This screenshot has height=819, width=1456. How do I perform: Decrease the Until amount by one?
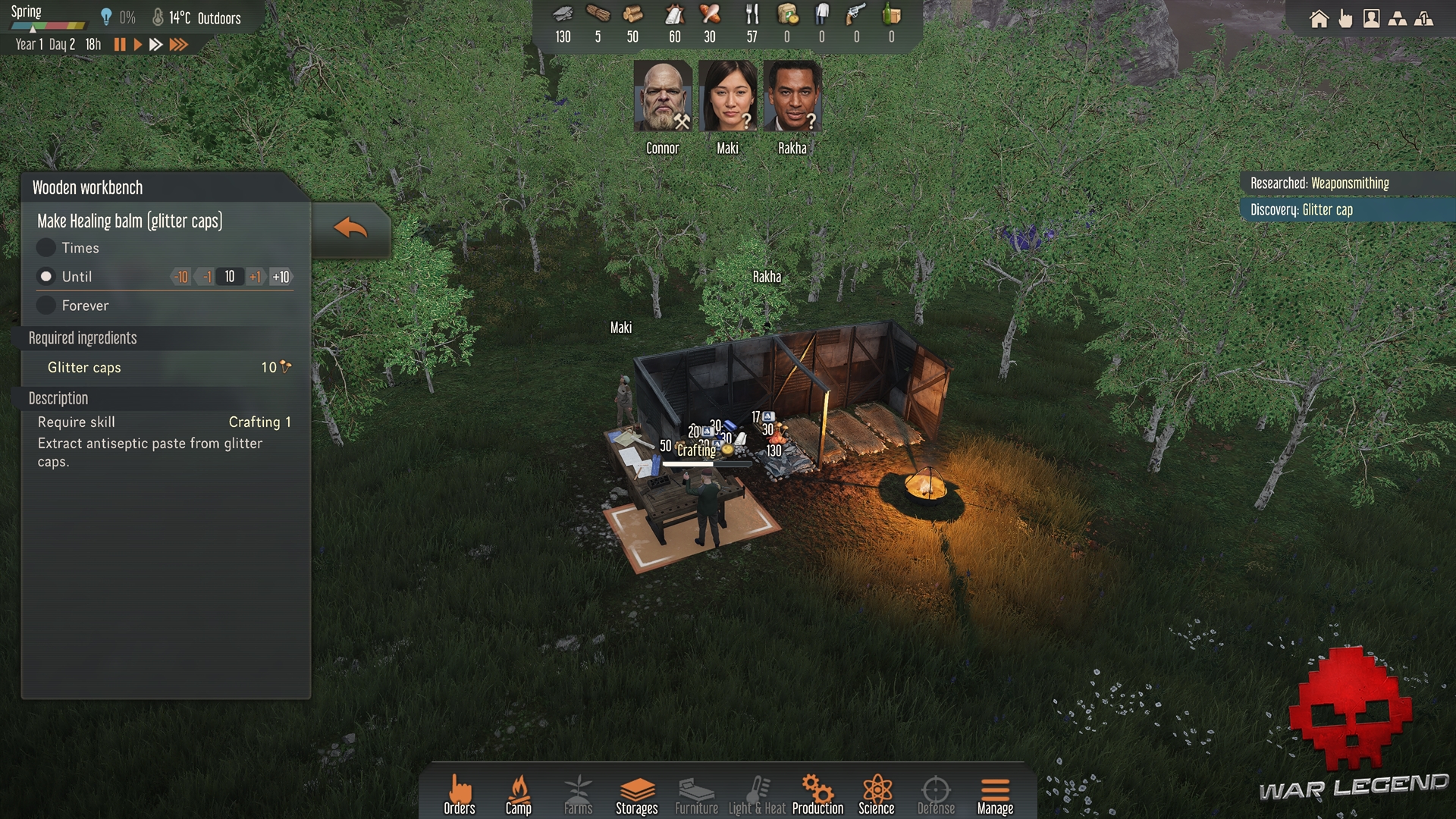206,277
